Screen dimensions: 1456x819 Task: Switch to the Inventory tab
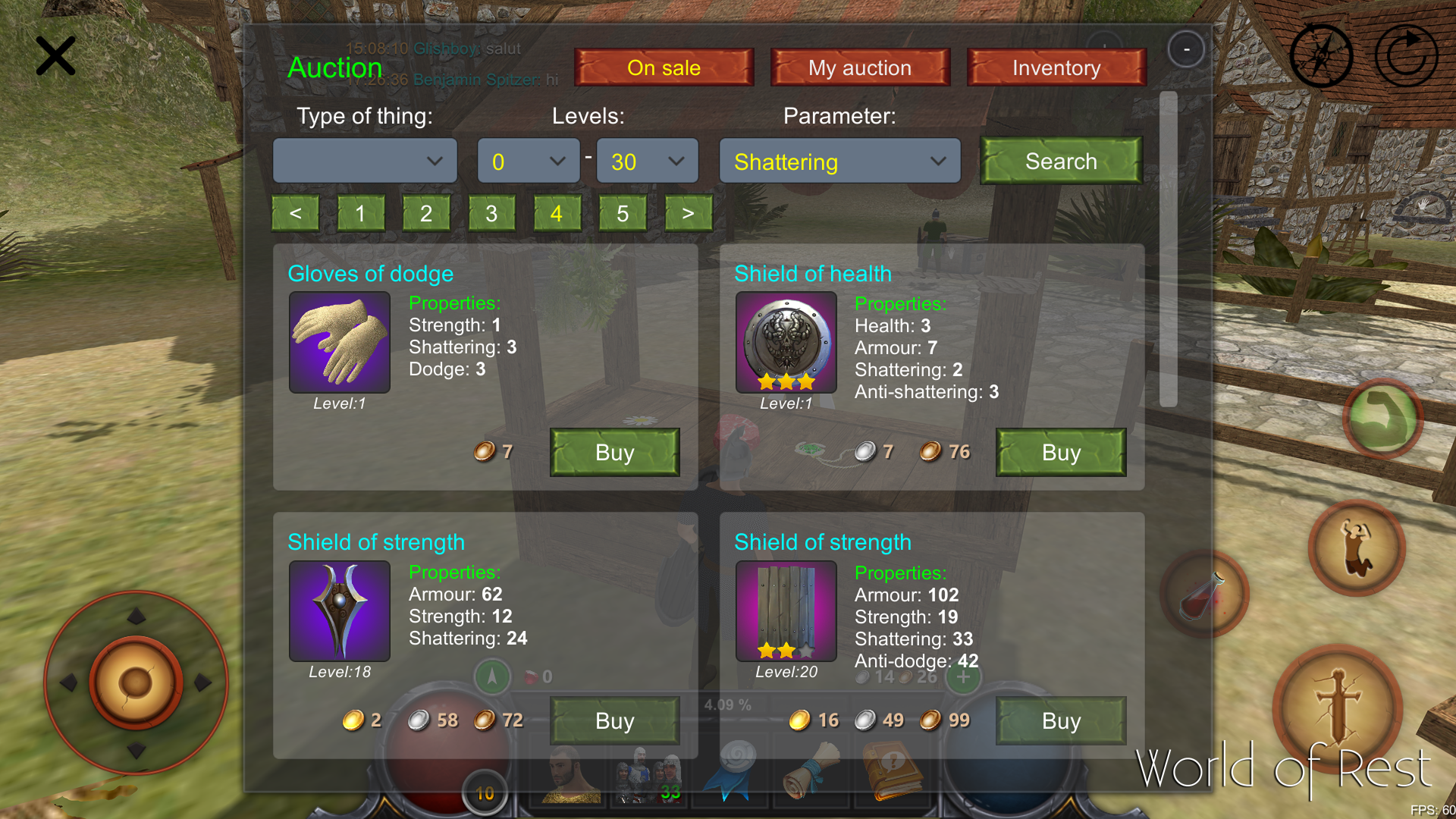(1056, 67)
